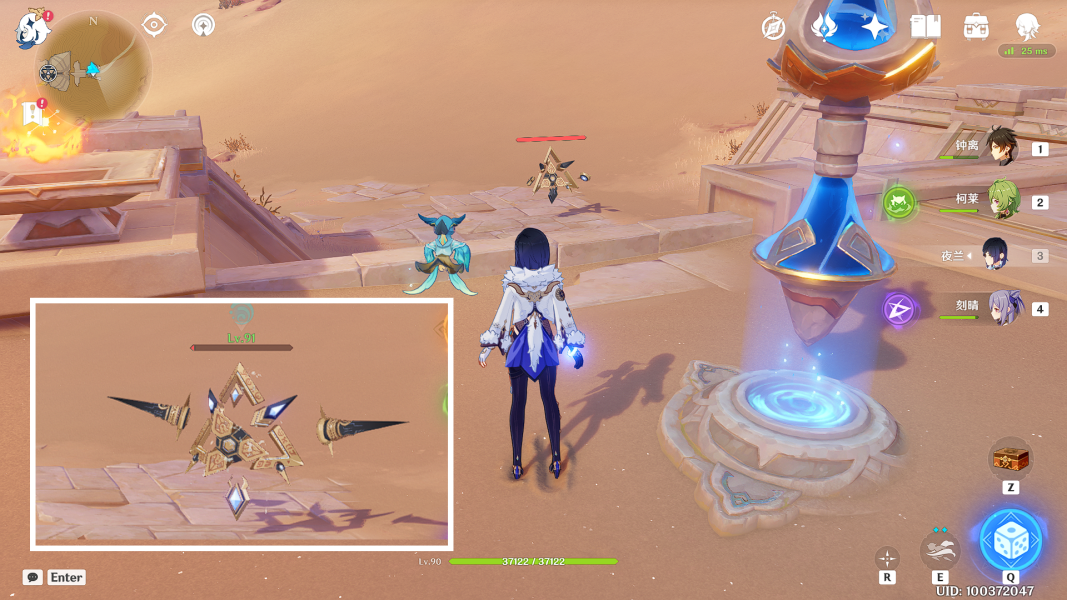This screenshot has width=1067, height=600.
Task: Open the backpack inventory
Action: 976,27
